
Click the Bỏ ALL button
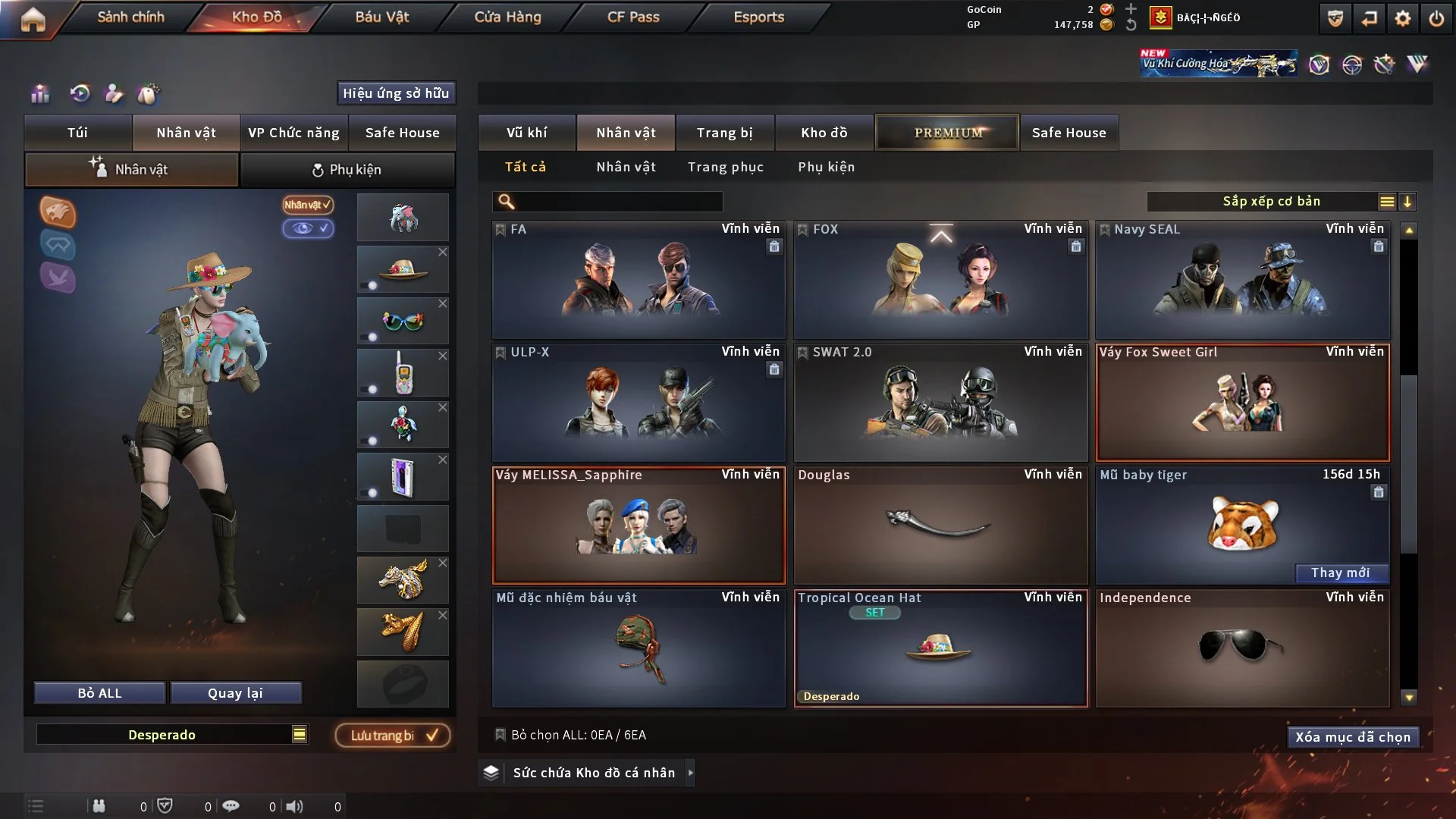(99, 693)
